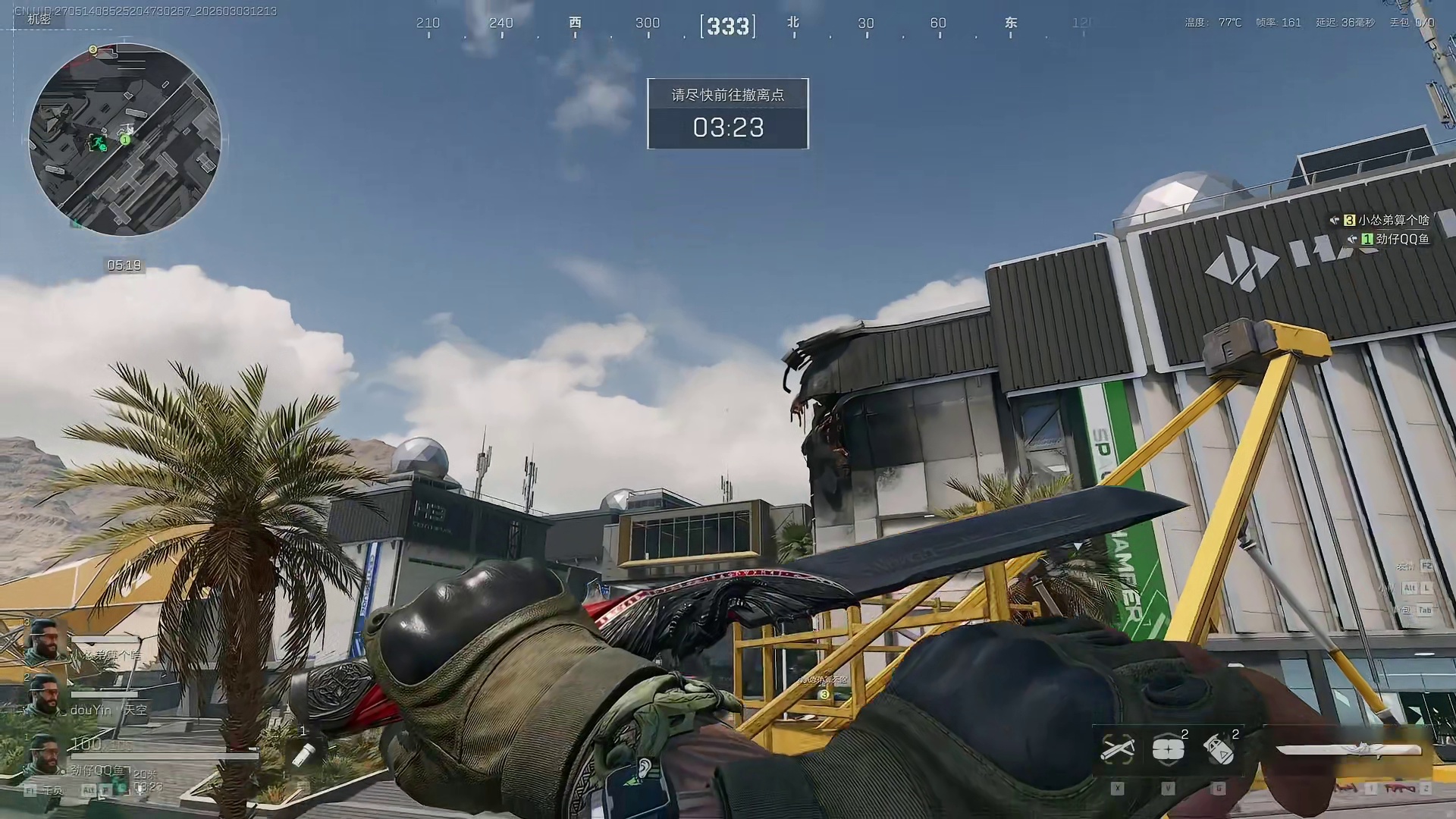The image size is (1456, 819).
Task: Click the 333 compass heading indicator
Action: pos(727,27)
